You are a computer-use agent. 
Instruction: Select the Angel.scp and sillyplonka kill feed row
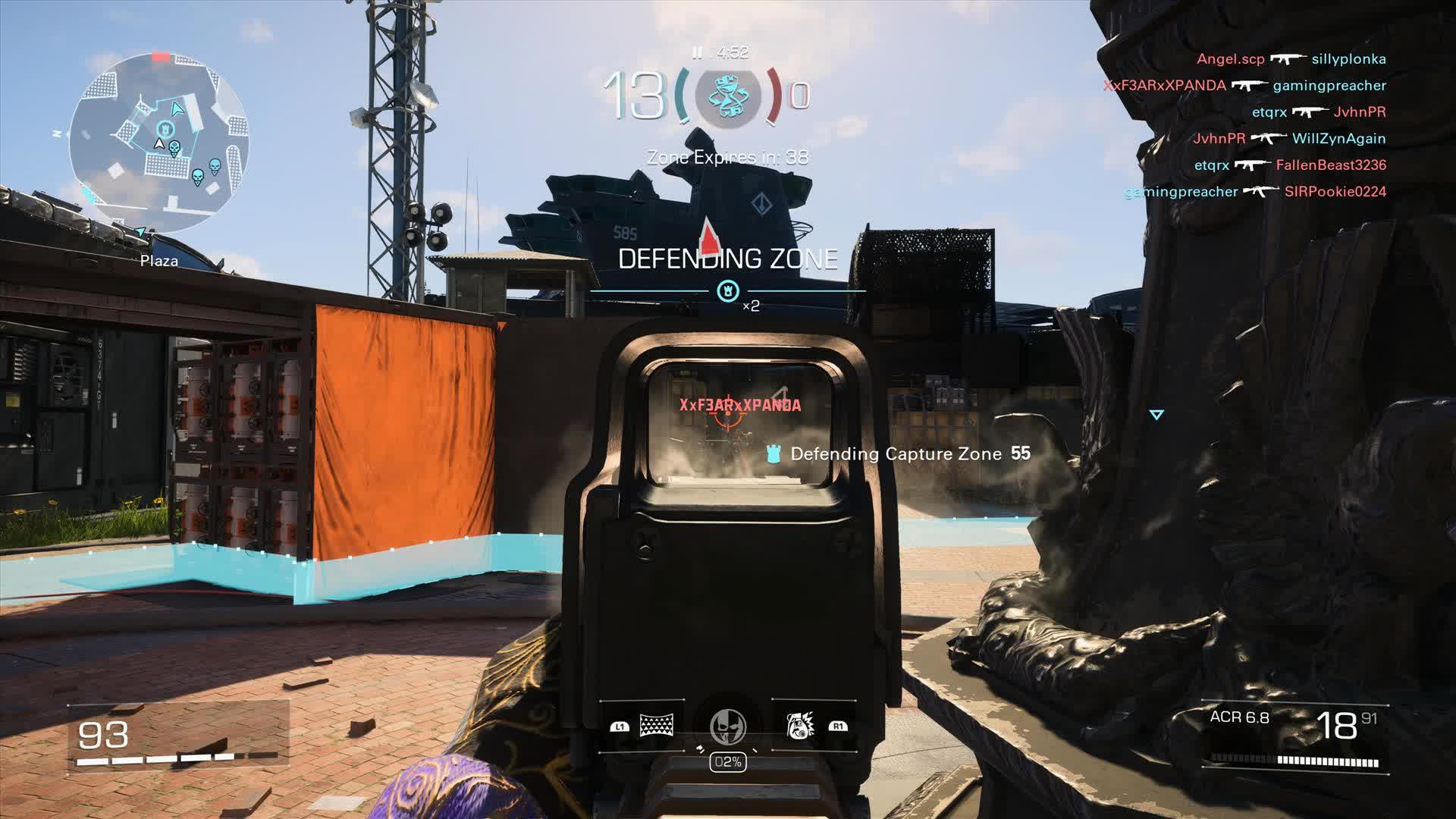pyautogui.click(x=1291, y=59)
